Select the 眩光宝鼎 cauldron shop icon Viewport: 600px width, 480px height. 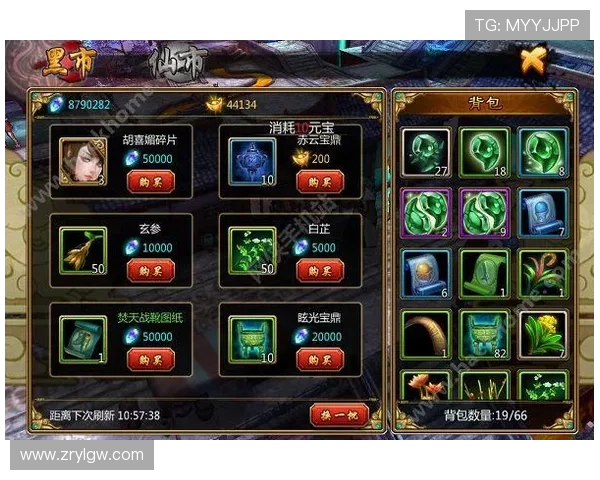[x=252, y=337]
